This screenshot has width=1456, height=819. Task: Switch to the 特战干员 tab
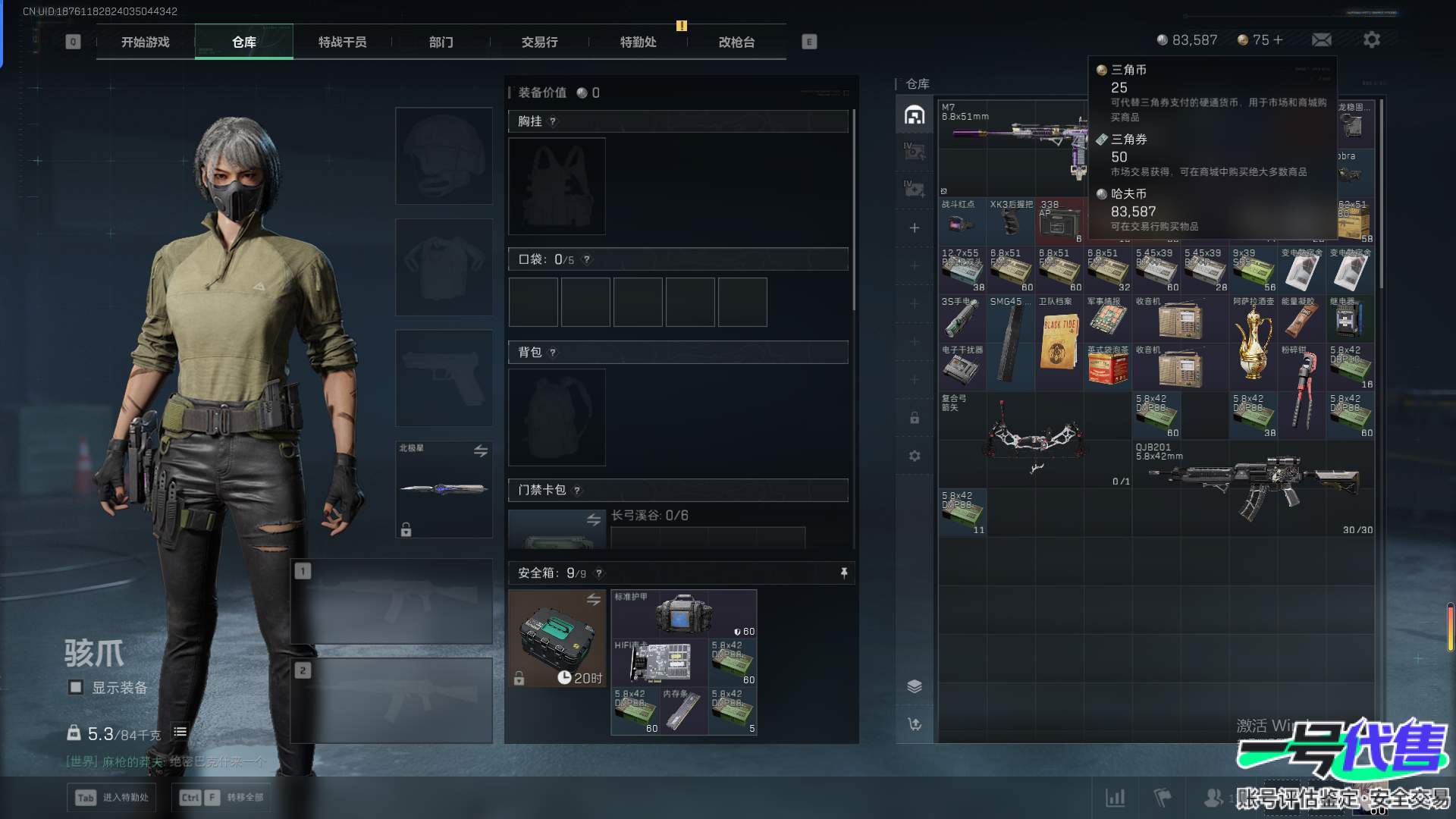[x=342, y=42]
